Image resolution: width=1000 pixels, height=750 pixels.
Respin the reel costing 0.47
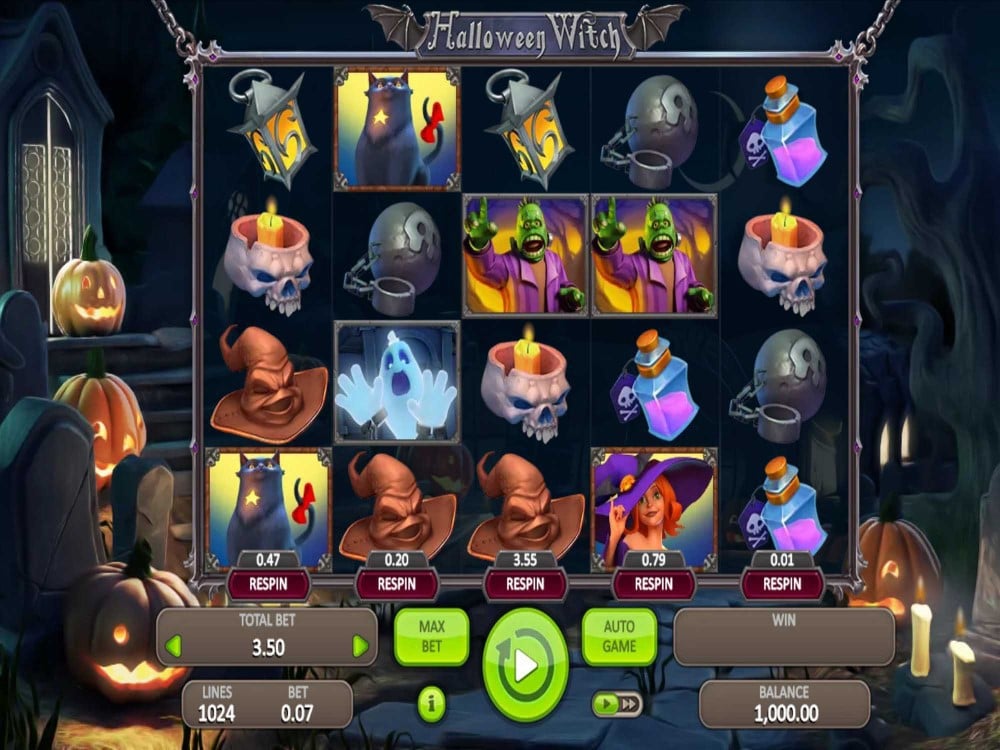tap(267, 583)
